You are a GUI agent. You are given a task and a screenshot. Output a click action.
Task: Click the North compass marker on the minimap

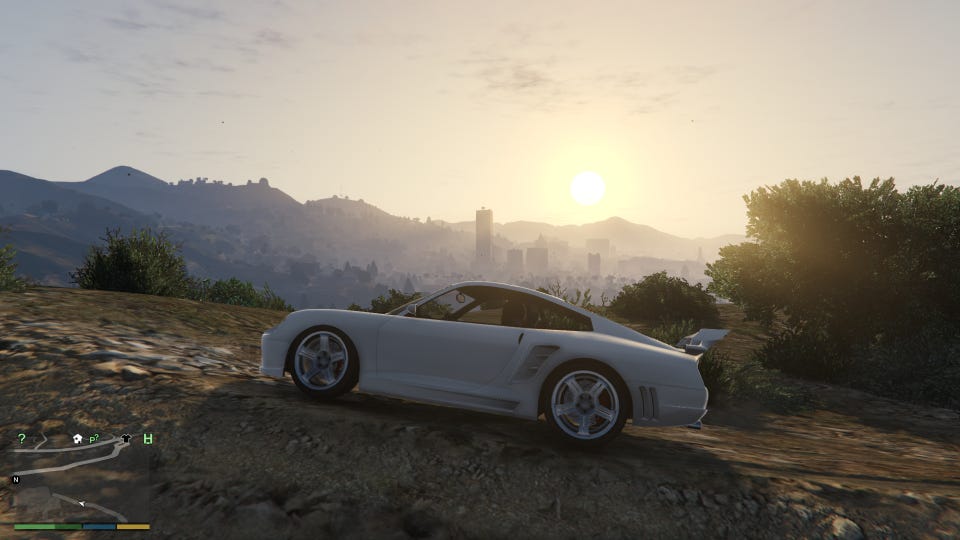click(16, 480)
